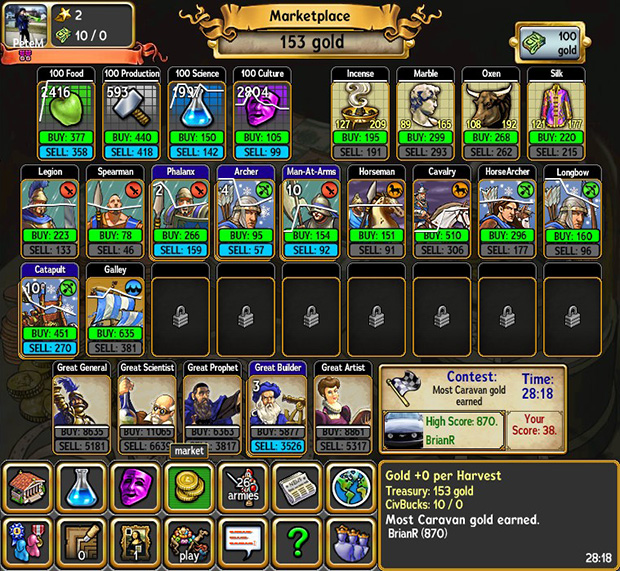Buy a Cavalry unit for 510
This screenshot has height=571, width=620.
coord(441,236)
